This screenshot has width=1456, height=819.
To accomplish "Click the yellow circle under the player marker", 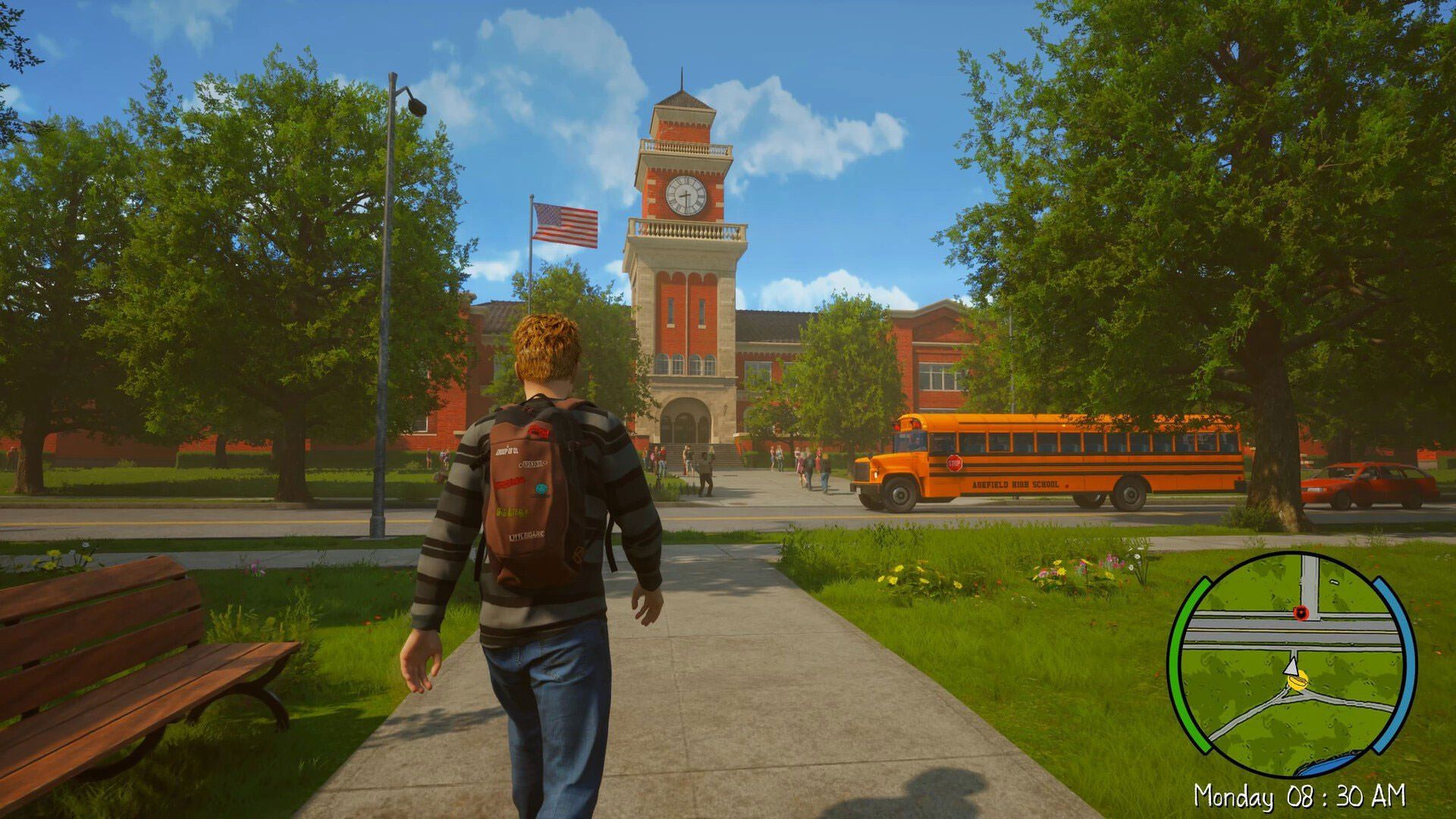I will 1298,680.
